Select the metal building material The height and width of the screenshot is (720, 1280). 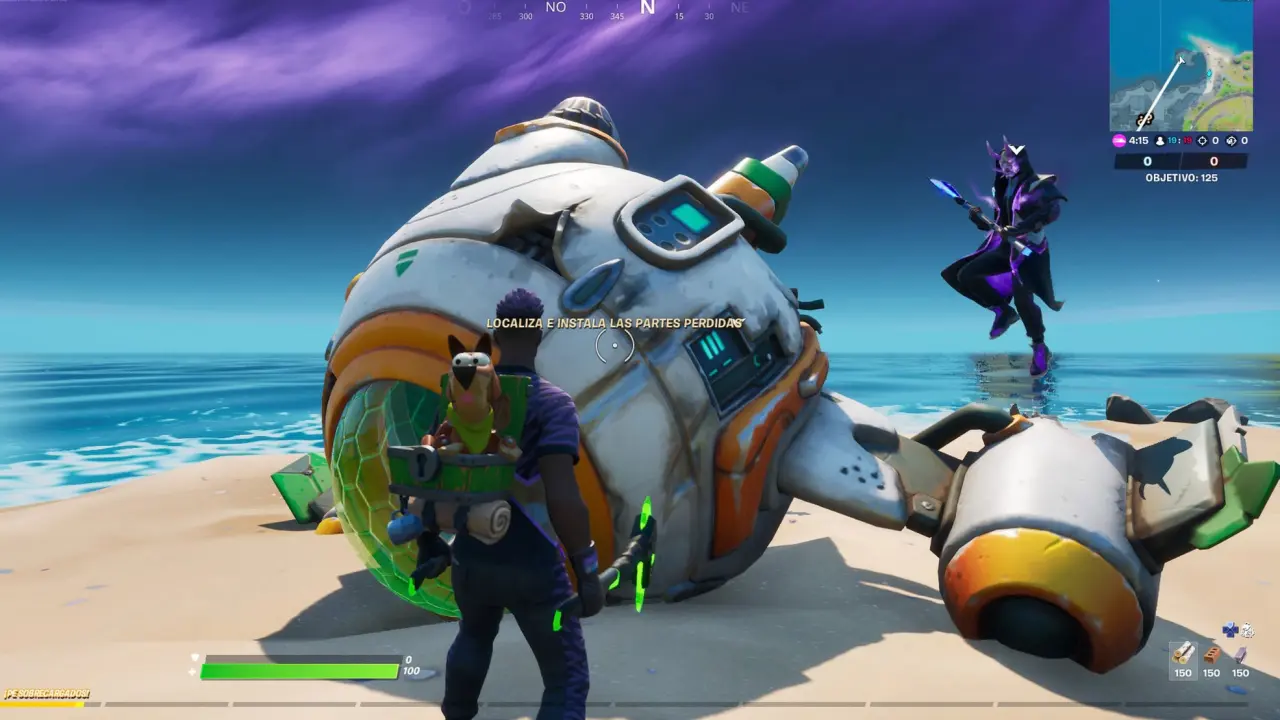(1240, 655)
